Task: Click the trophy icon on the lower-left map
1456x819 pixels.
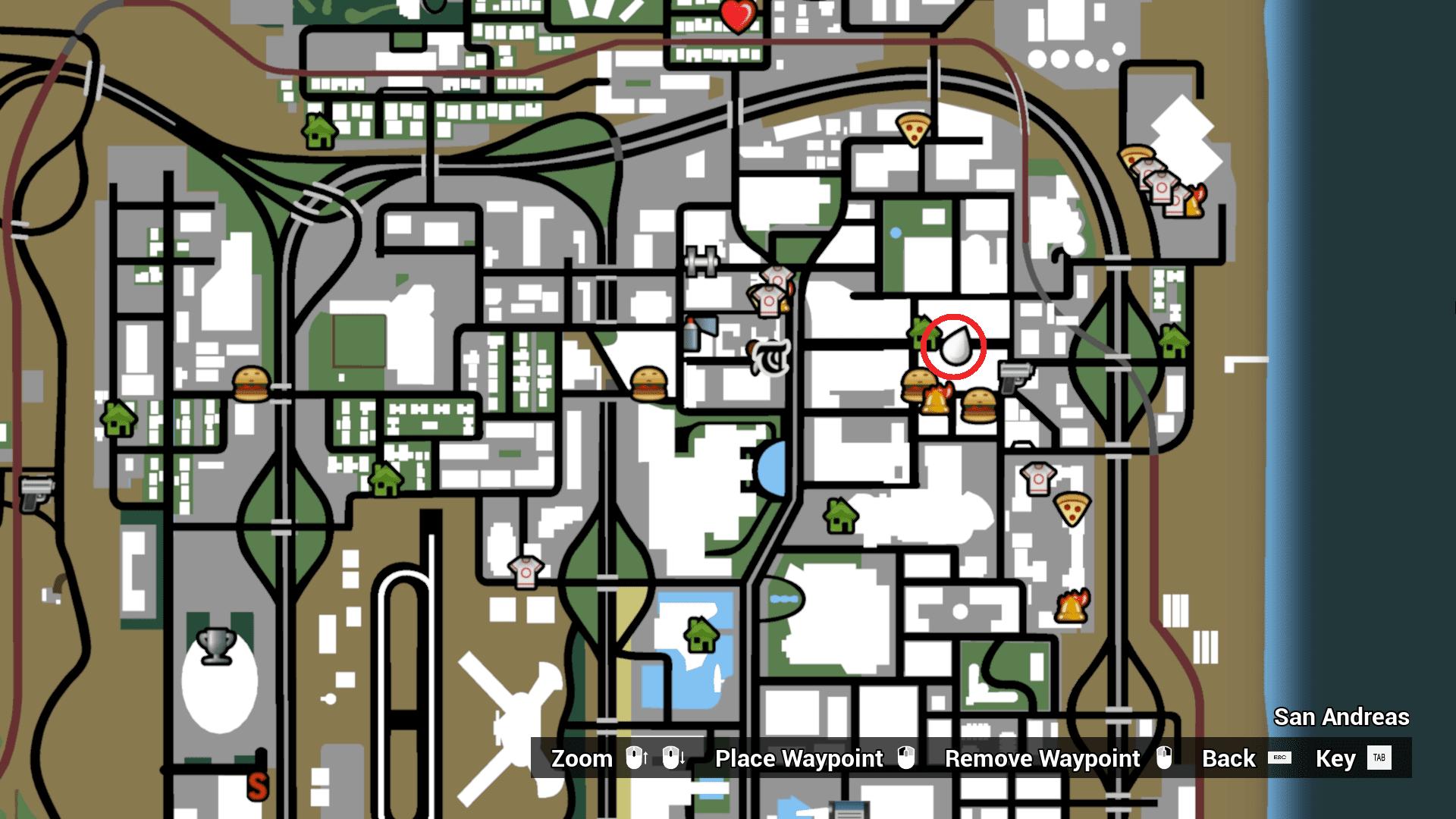Action: tap(216, 646)
